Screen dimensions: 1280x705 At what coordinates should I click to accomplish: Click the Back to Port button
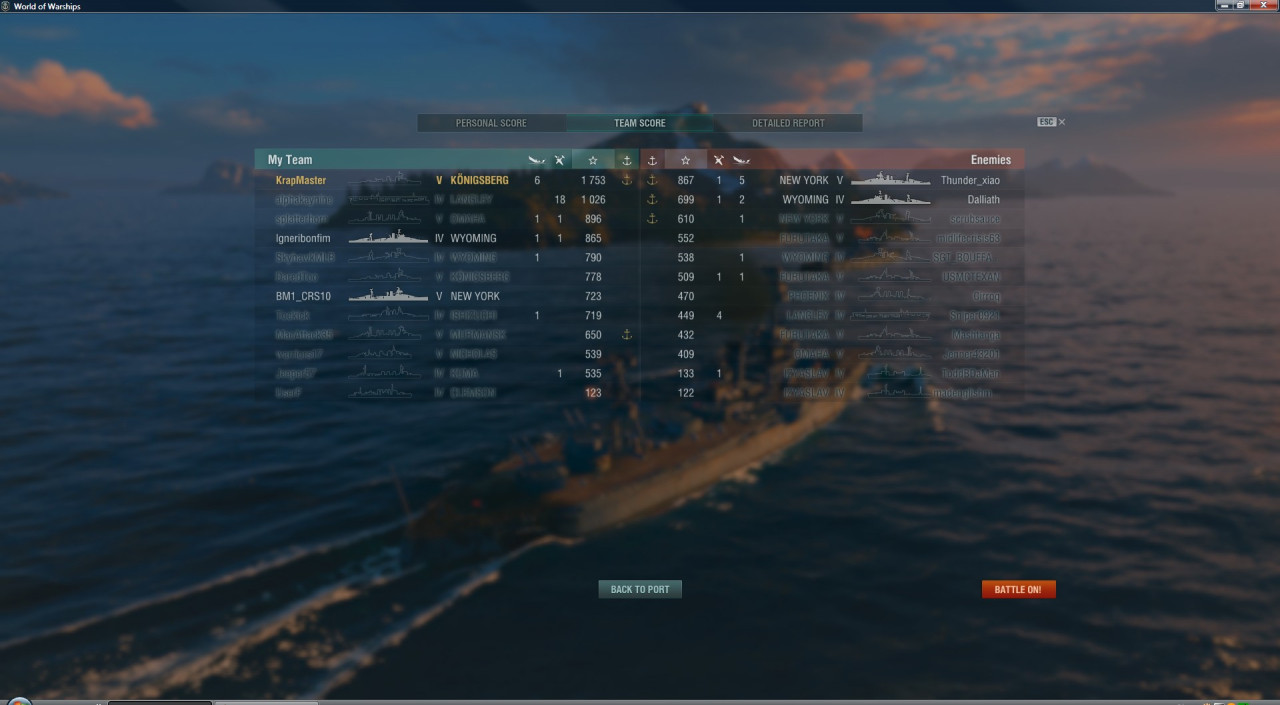click(640, 589)
